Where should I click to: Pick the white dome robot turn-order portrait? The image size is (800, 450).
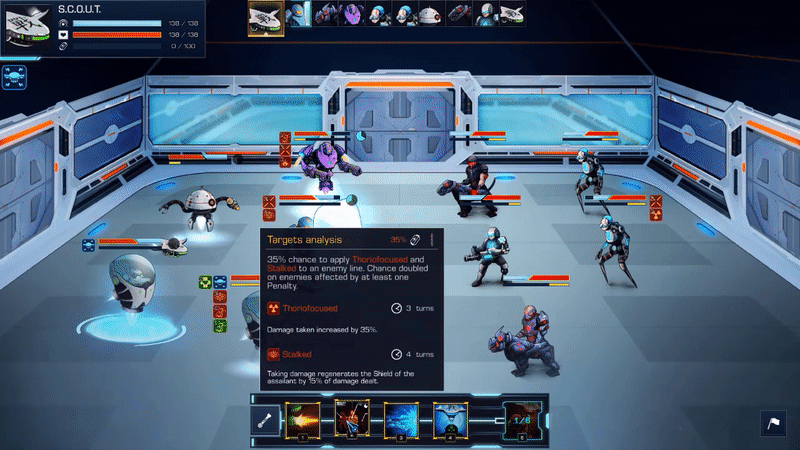point(431,14)
